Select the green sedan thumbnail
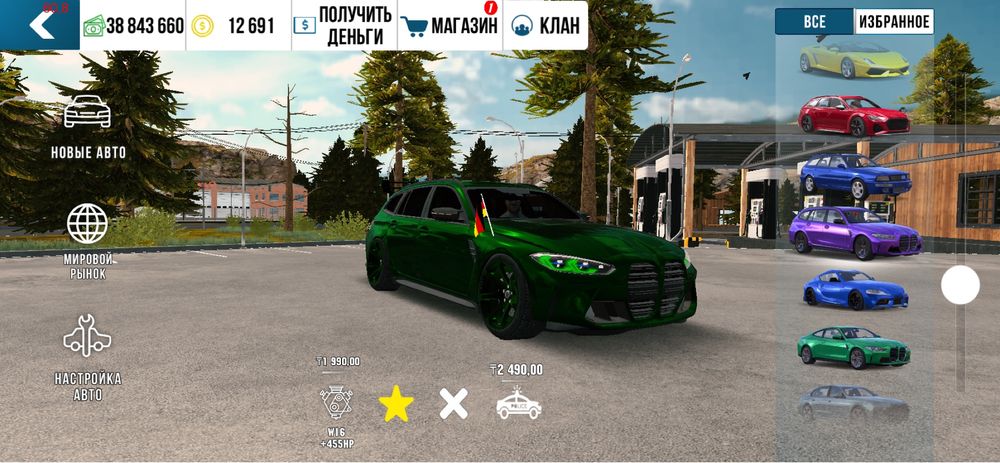 (x=854, y=347)
